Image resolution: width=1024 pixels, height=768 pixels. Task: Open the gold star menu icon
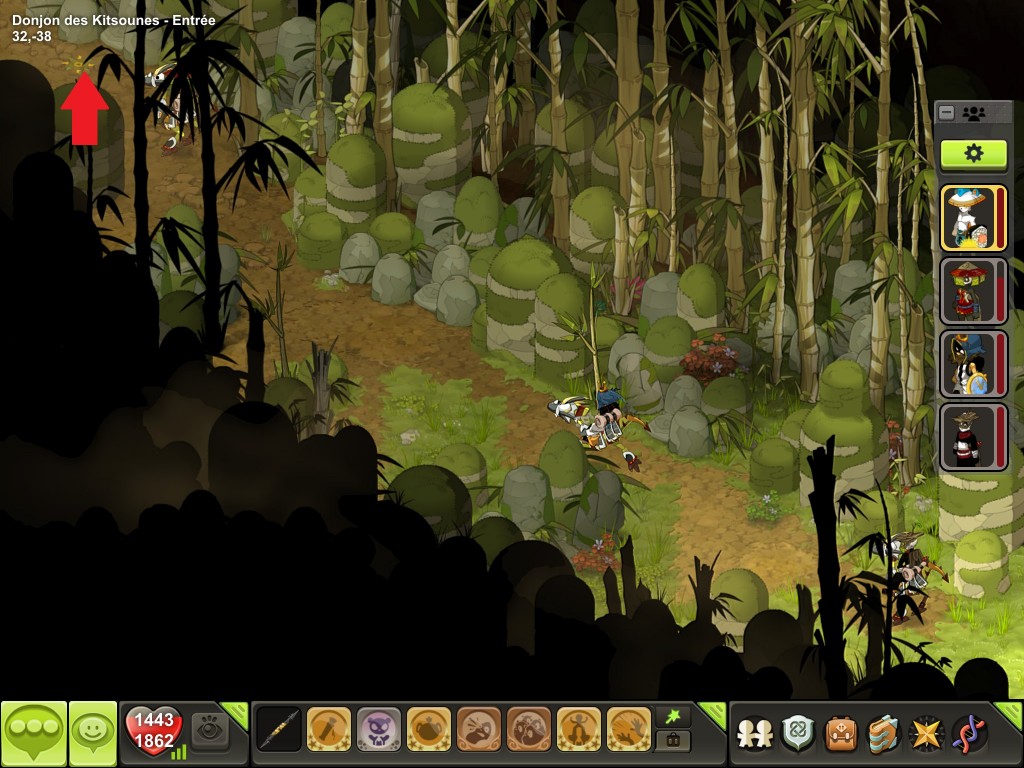coord(927,733)
